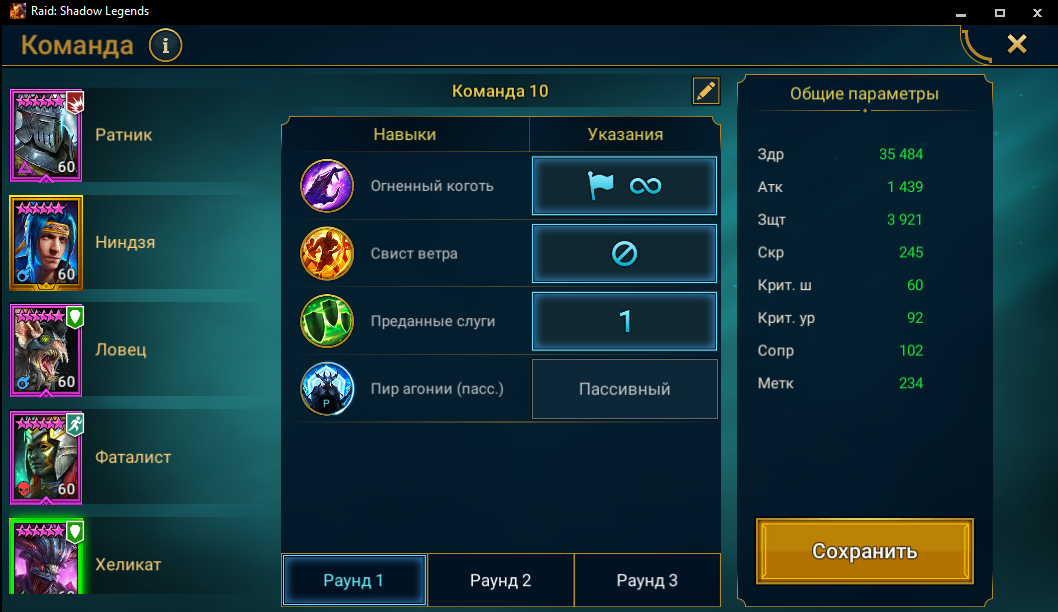This screenshot has height=612, width=1058.
Task: Close the Команда window
Action: tap(1016, 44)
